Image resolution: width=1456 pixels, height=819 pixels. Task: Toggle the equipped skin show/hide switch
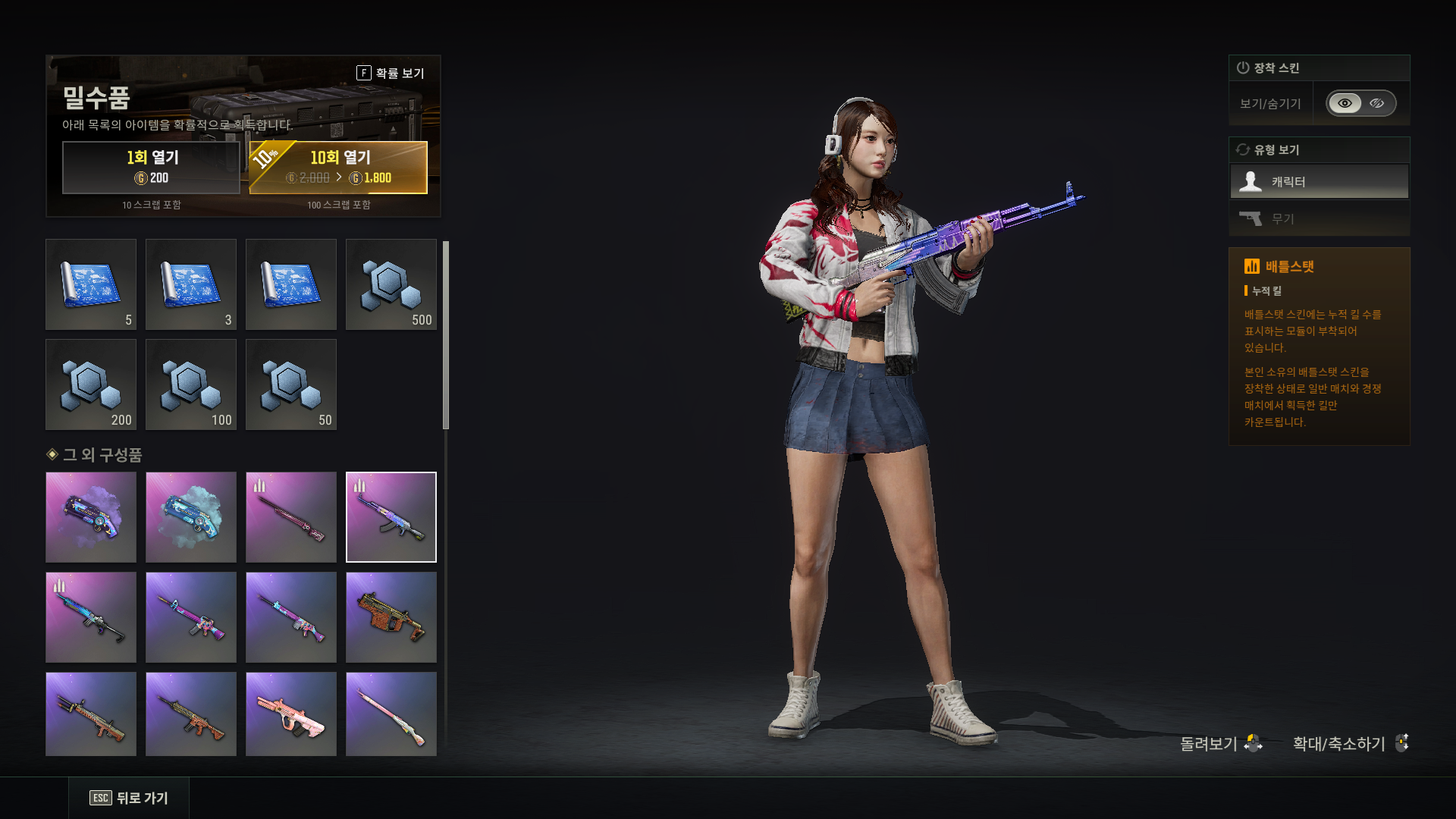pyautogui.click(x=1360, y=103)
